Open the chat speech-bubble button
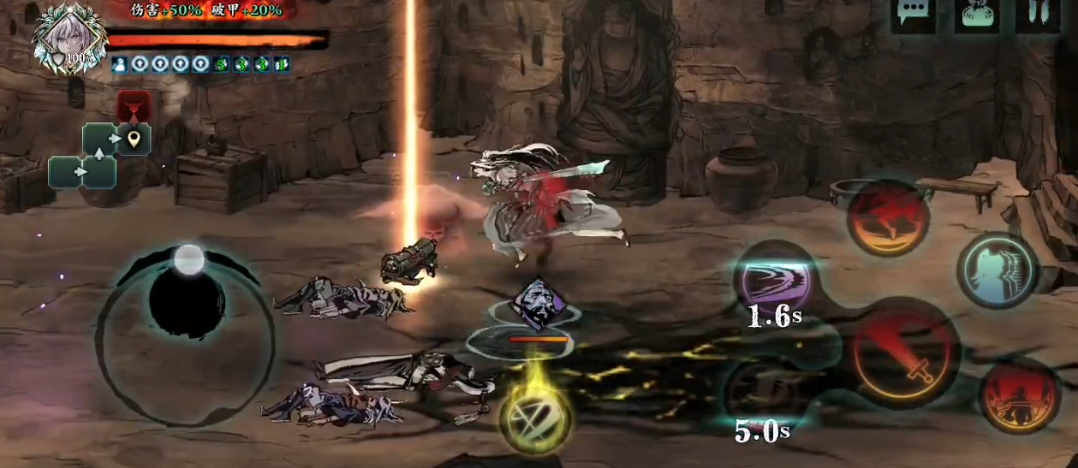The width and height of the screenshot is (1078, 468). (x=913, y=15)
